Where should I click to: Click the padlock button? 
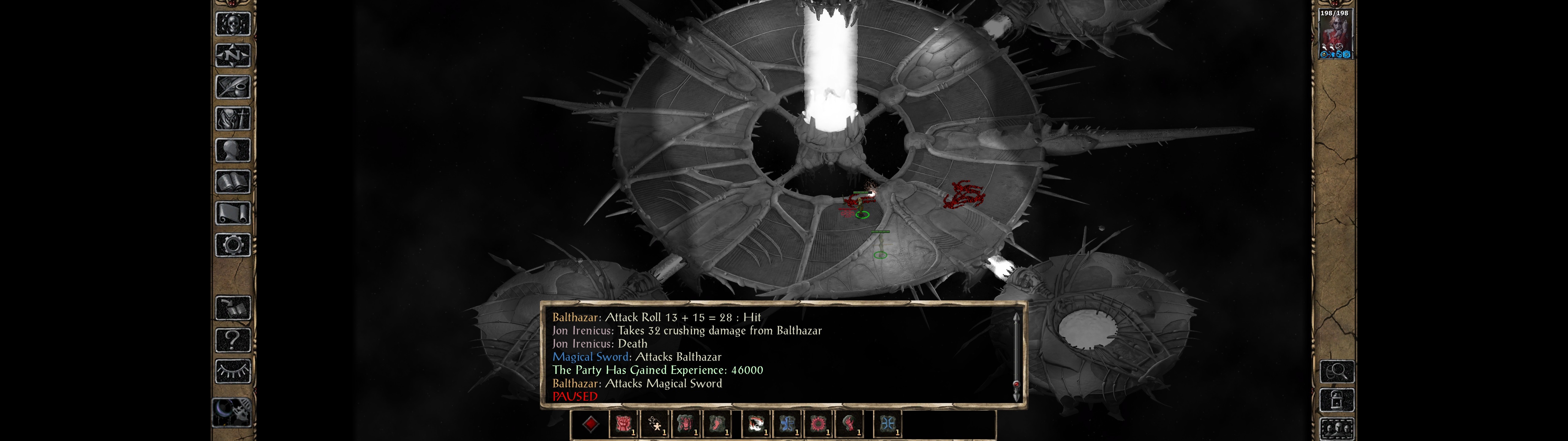[1337, 400]
